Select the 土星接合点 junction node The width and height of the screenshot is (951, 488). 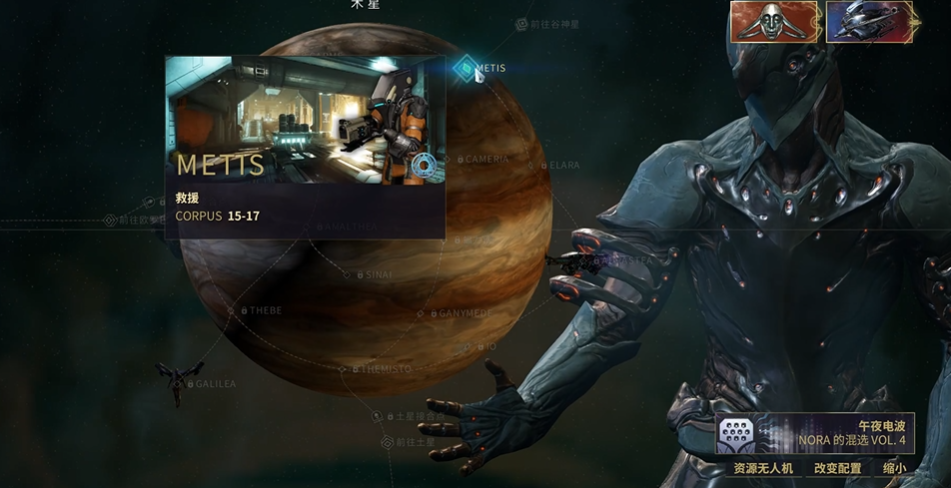[378, 416]
